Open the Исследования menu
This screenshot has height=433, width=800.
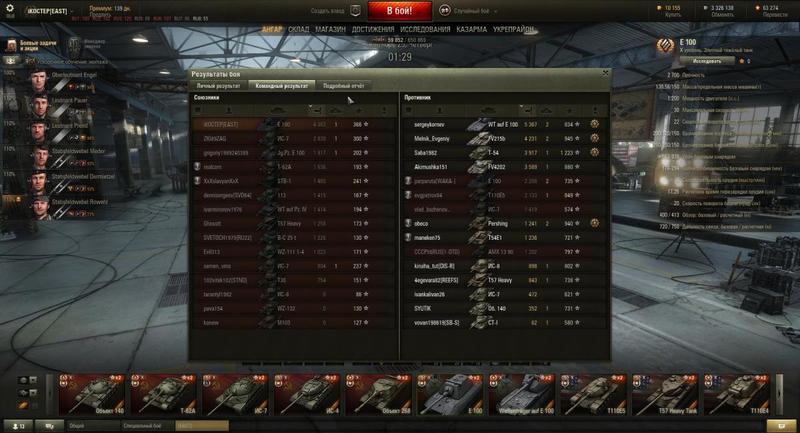click(423, 30)
